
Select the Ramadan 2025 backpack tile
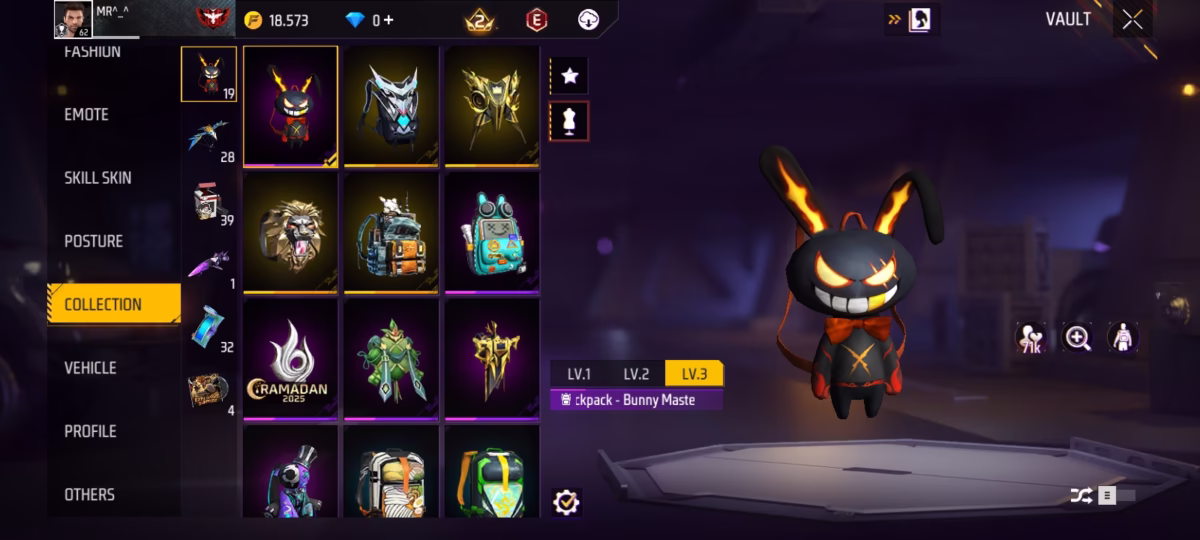(290, 359)
